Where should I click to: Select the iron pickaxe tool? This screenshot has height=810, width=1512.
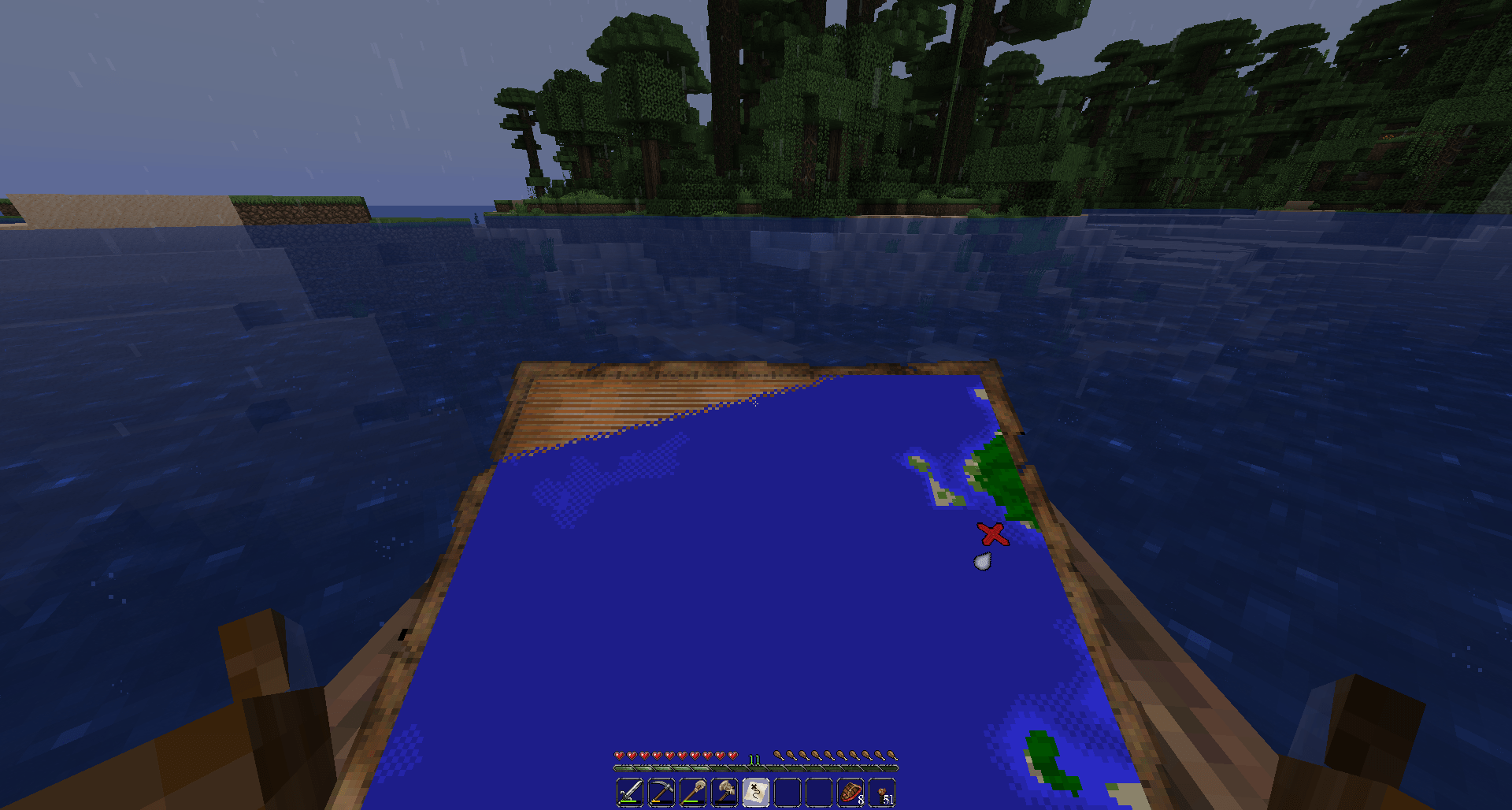[661, 791]
